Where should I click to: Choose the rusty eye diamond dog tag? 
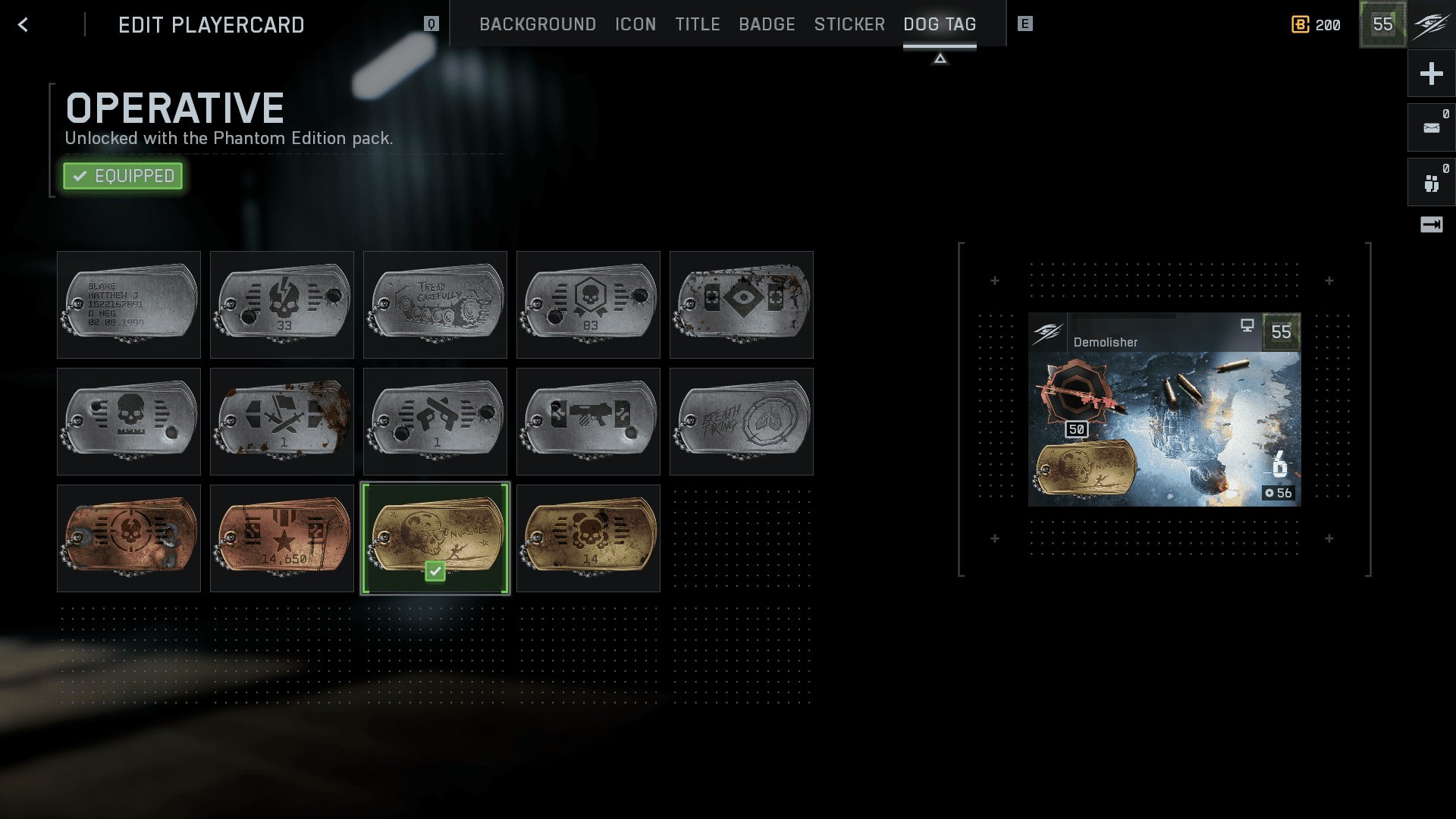742,305
